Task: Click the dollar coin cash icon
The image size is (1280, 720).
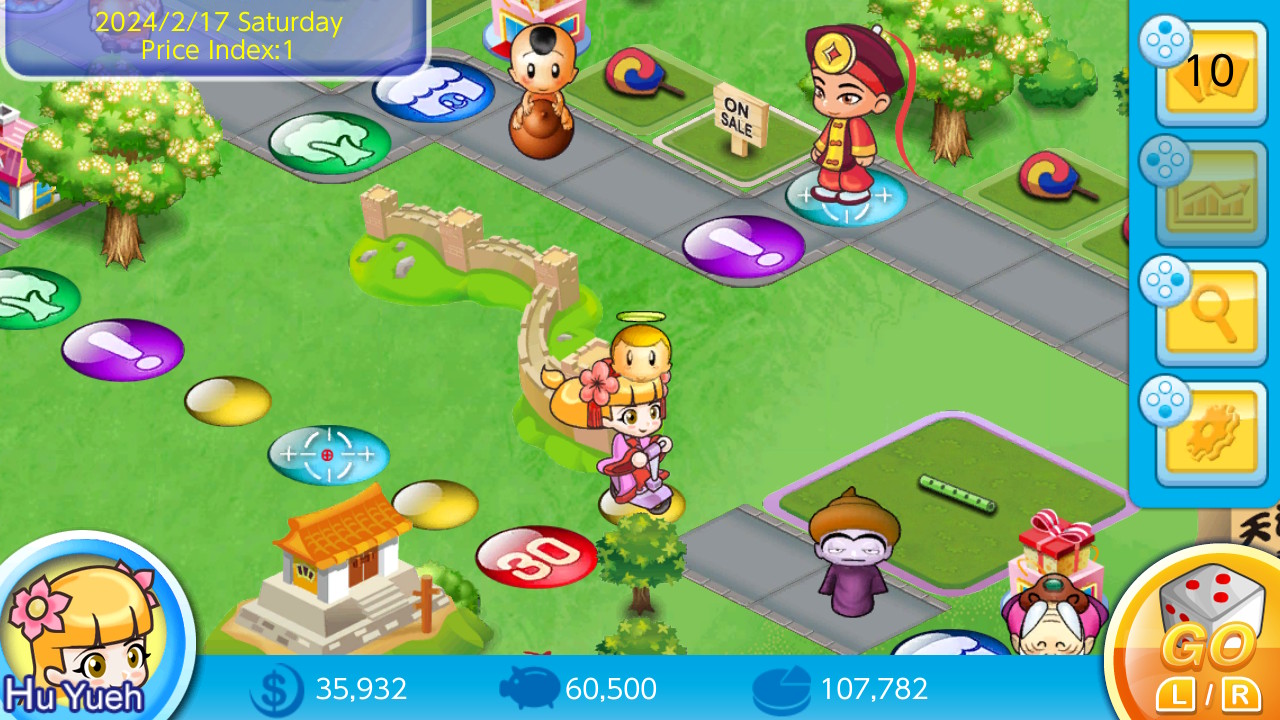Action: click(x=271, y=689)
